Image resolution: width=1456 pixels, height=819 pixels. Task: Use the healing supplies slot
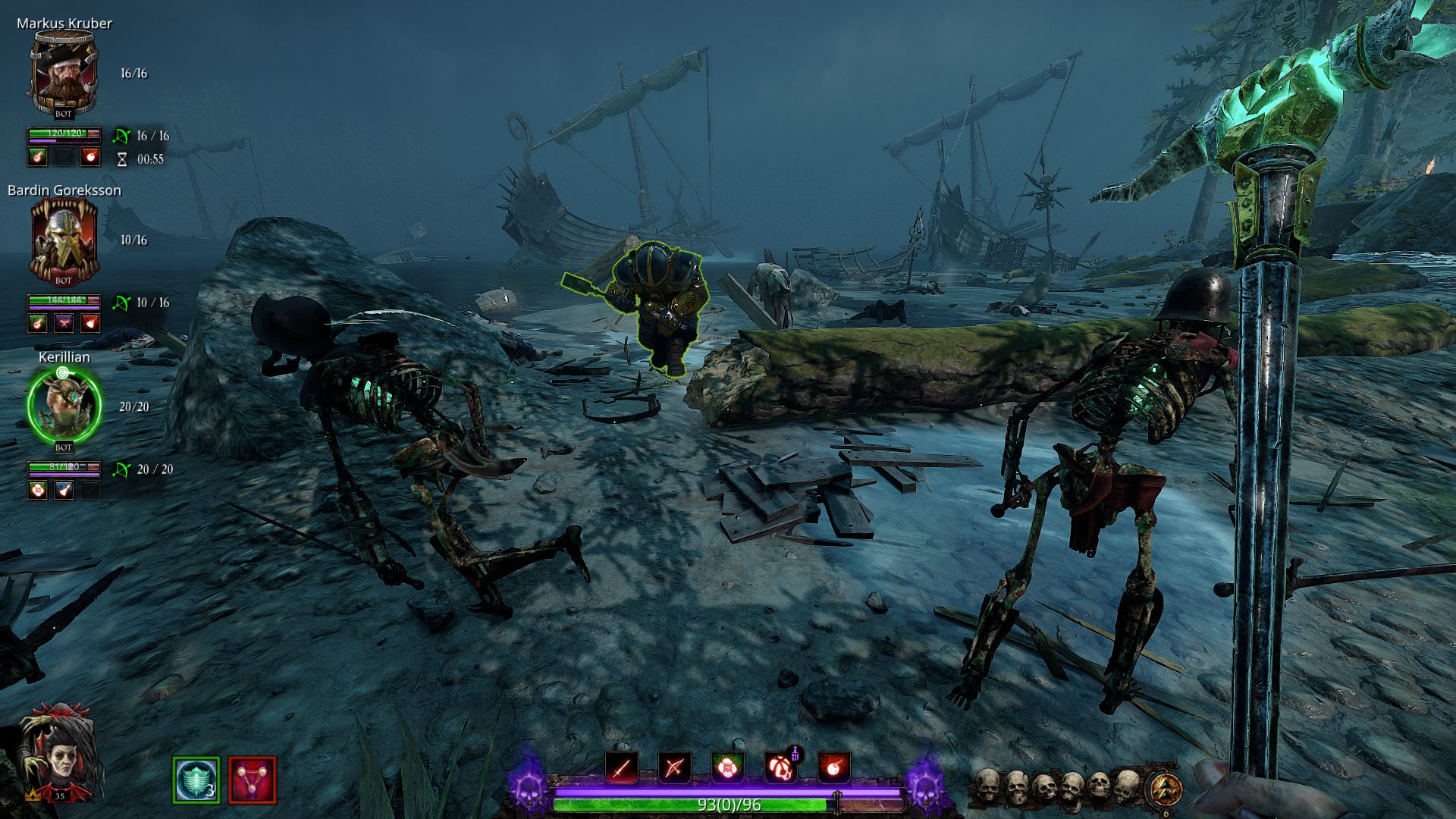[x=727, y=768]
